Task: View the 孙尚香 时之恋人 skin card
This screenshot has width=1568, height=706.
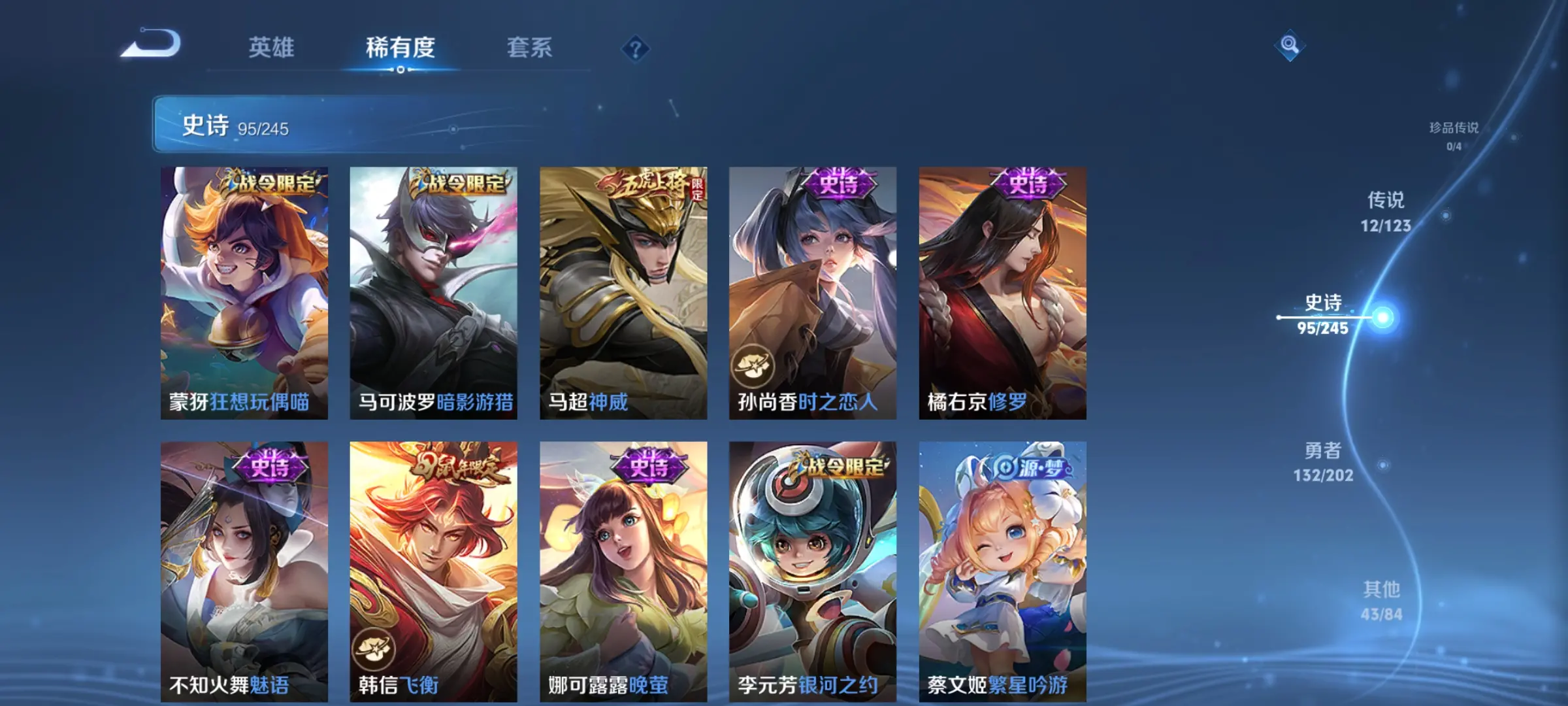Action: 813,292
